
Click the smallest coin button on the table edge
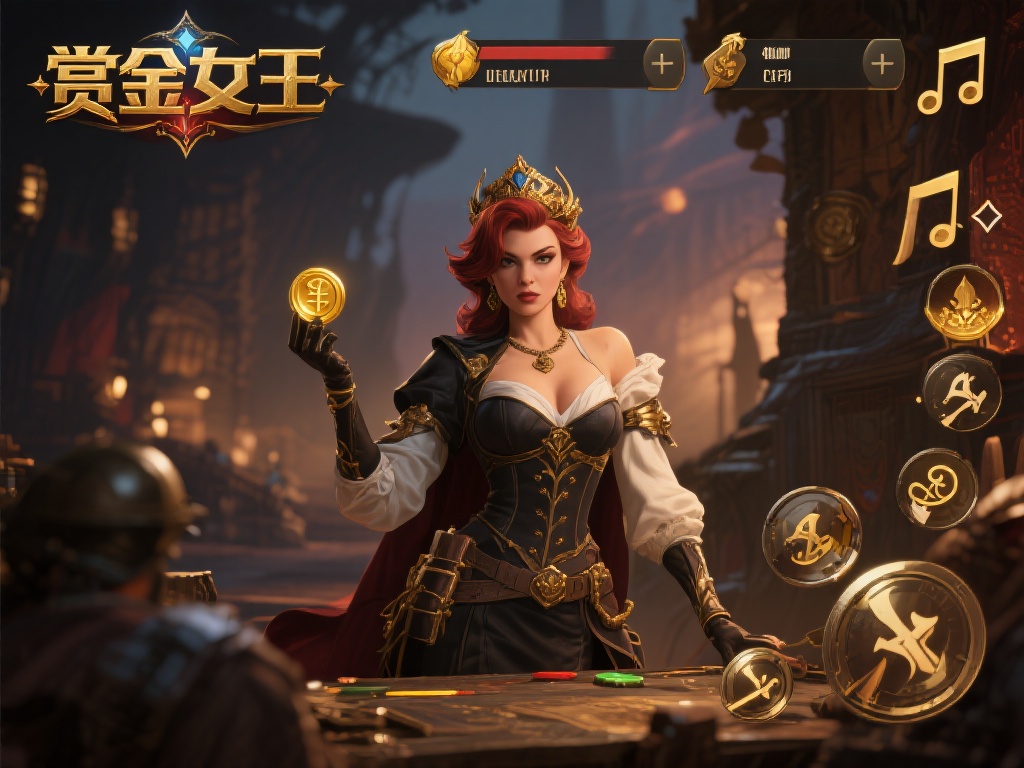756,684
